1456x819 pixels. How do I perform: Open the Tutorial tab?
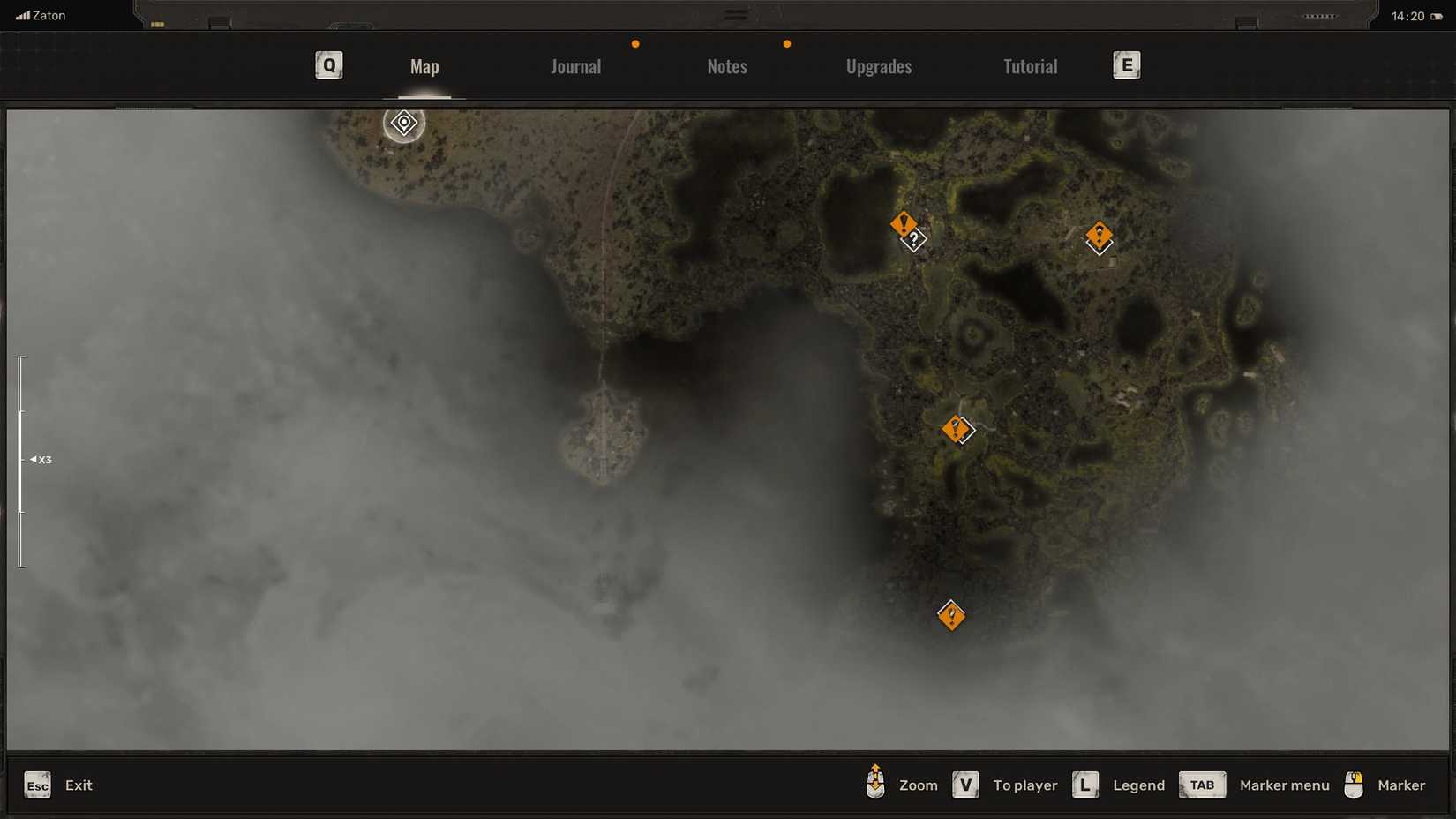(1030, 65)
